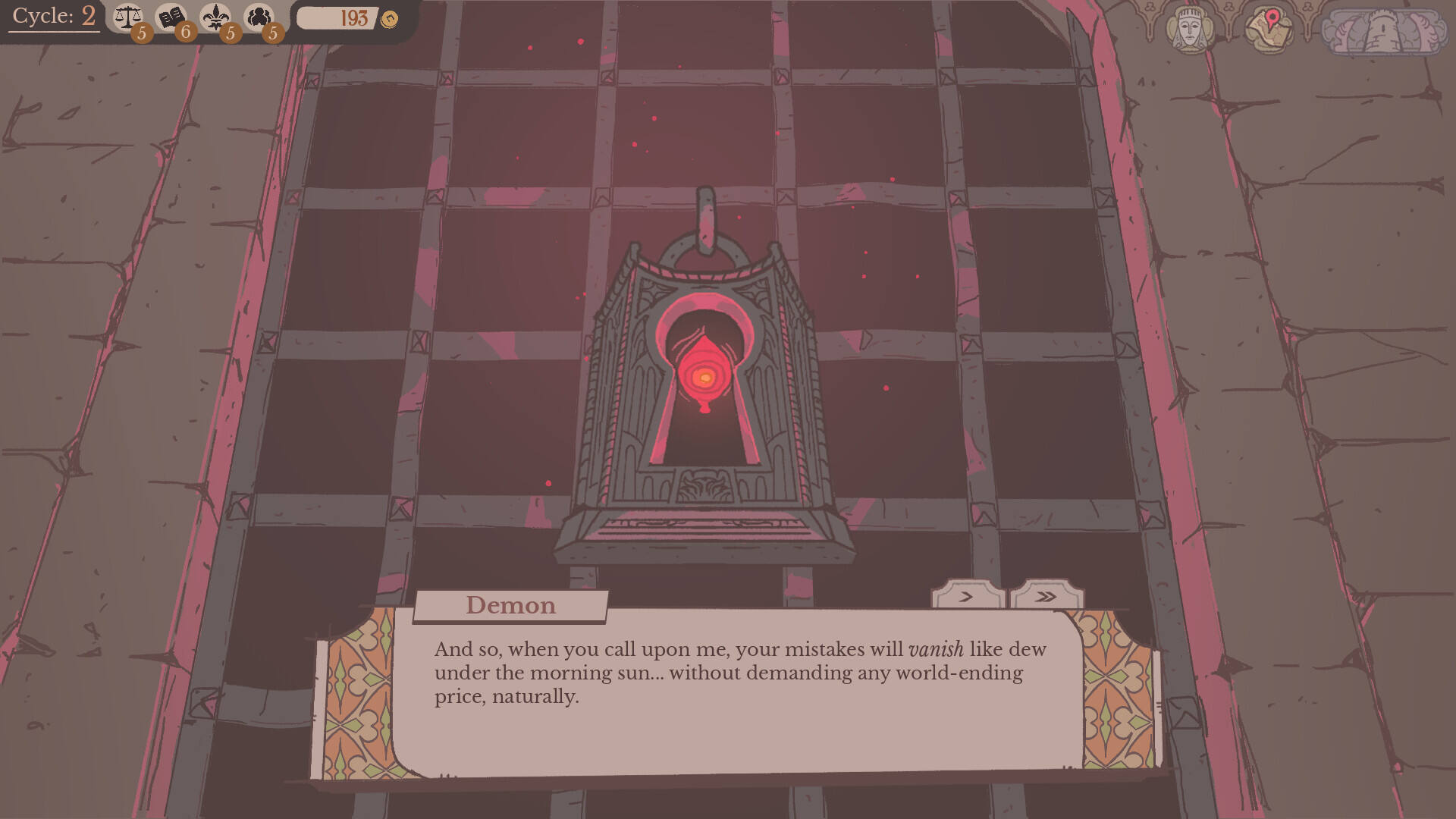Viewport: 1456px width, 819px height.
Task: Open the crowned mask portrait icon
Action: click(1188, 30)
